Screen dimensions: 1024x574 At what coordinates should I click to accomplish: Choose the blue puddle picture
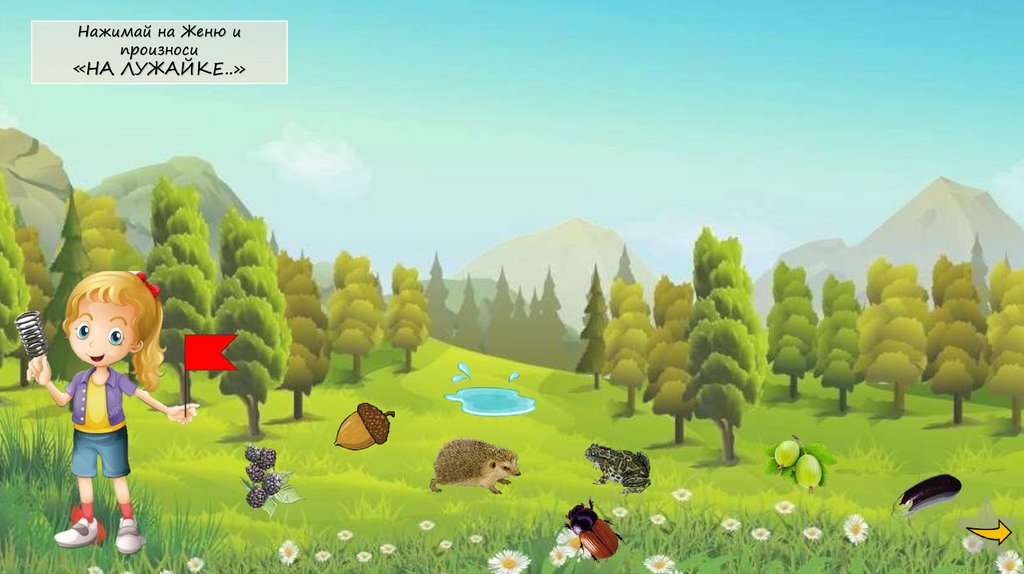pos(489,399)
